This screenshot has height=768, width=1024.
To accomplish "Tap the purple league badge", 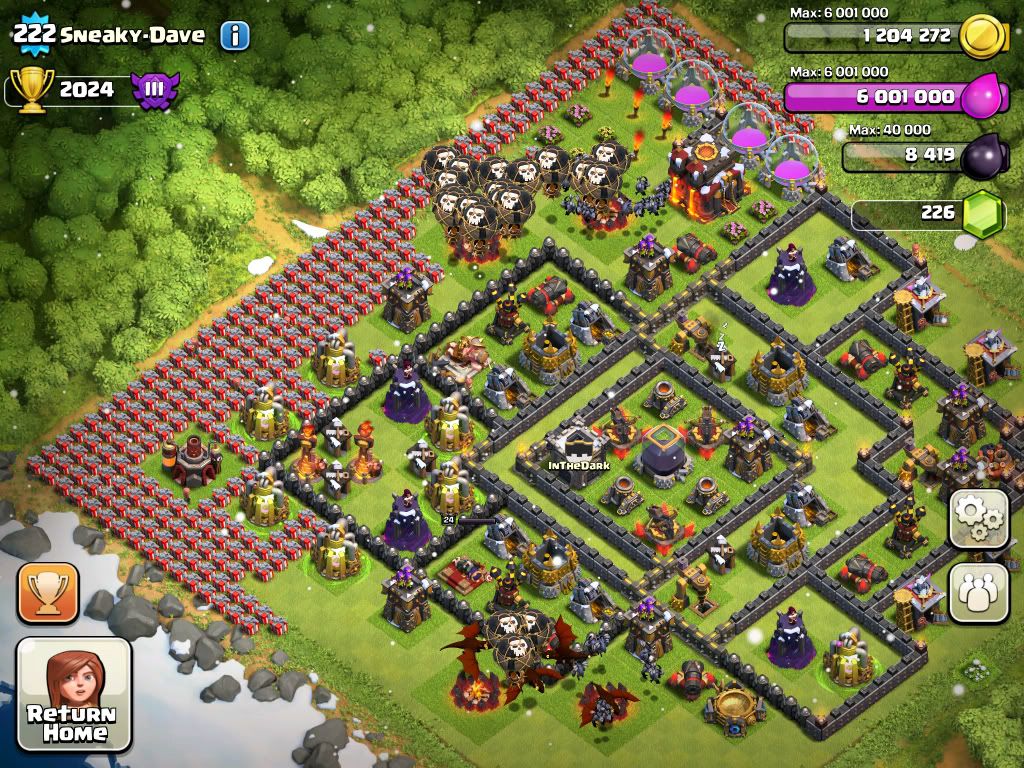I will coord(155,90).
